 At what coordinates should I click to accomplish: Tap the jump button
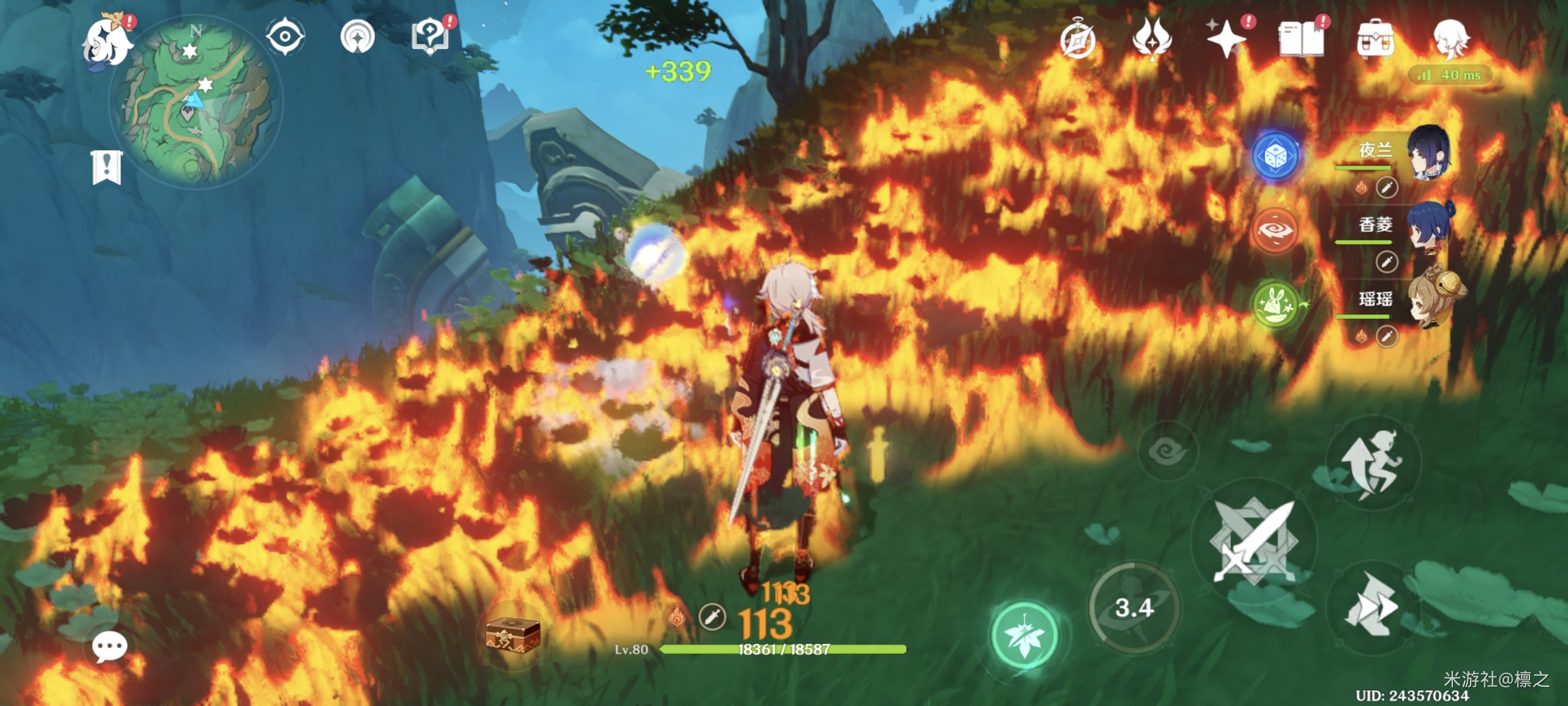click(1373, 463)
